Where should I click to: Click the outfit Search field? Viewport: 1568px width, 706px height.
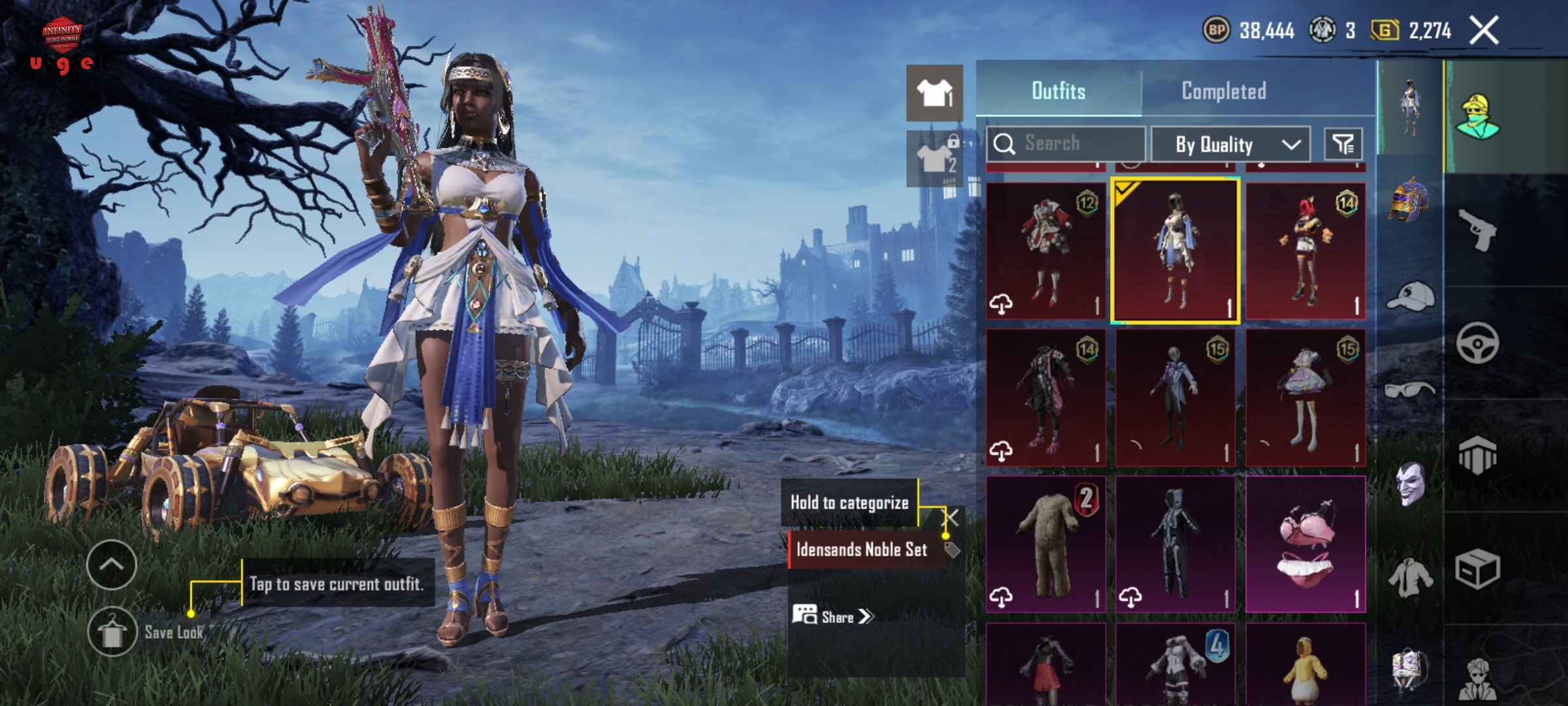[x=1066, y=143]
